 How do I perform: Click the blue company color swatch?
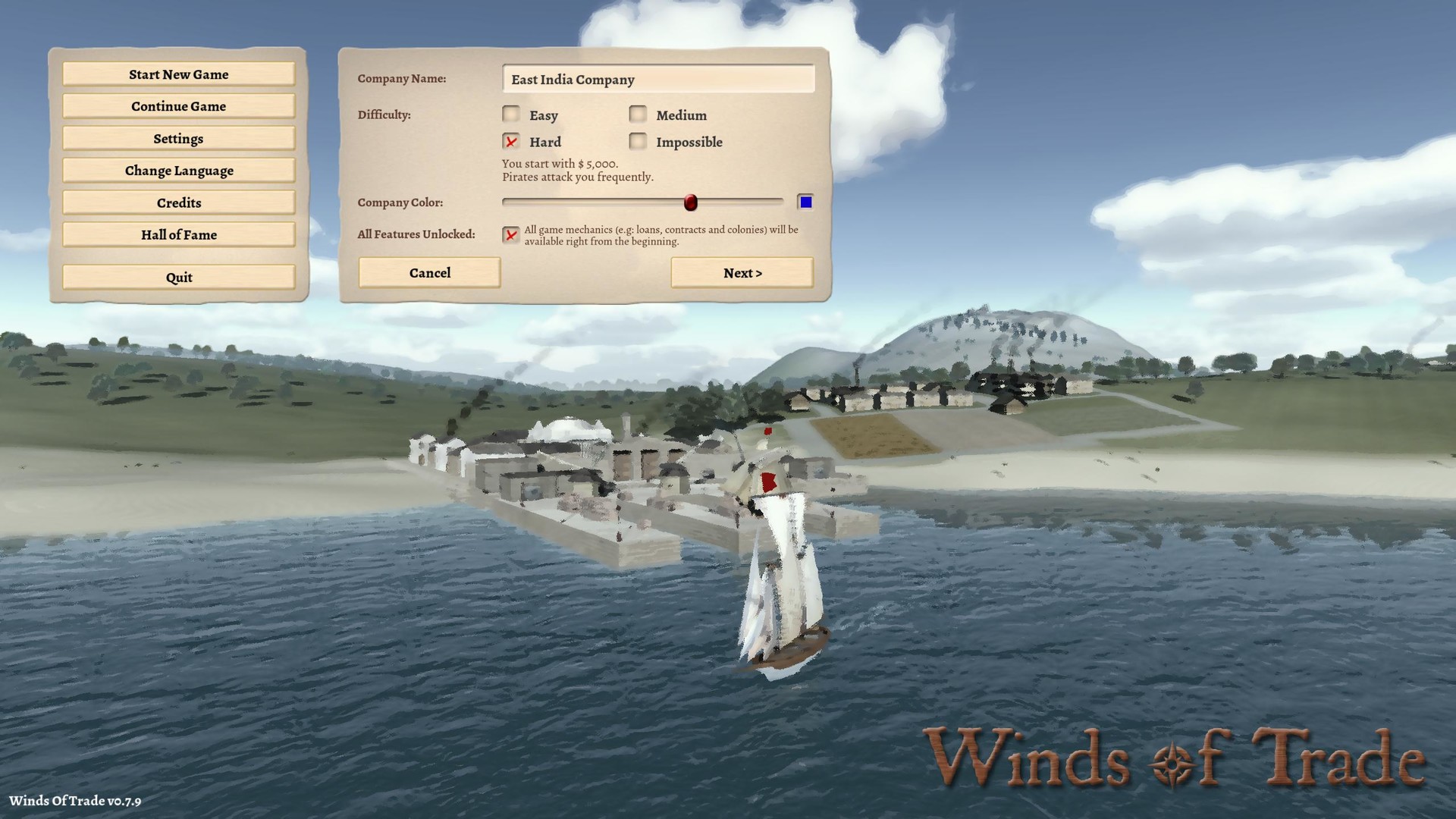pos(806,201)
